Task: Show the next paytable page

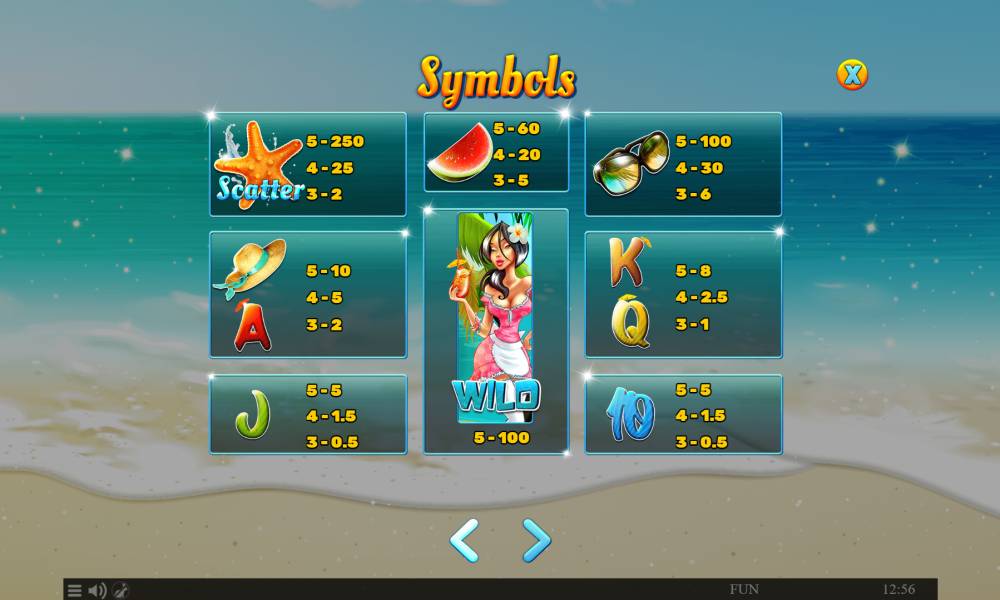Action: (x=536, y=540)
